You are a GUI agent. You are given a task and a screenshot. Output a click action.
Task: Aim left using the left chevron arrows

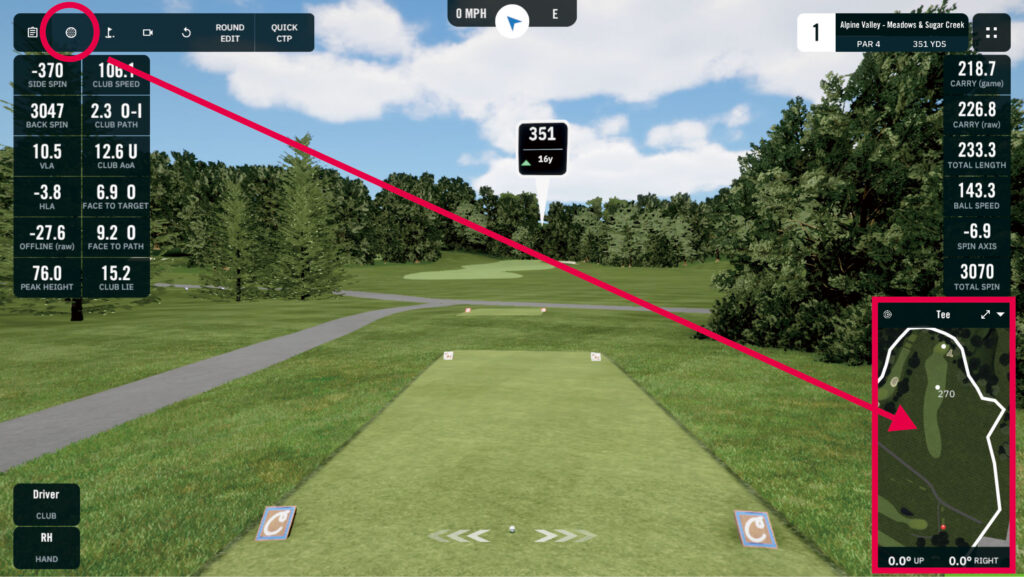[x=461, y=536]
